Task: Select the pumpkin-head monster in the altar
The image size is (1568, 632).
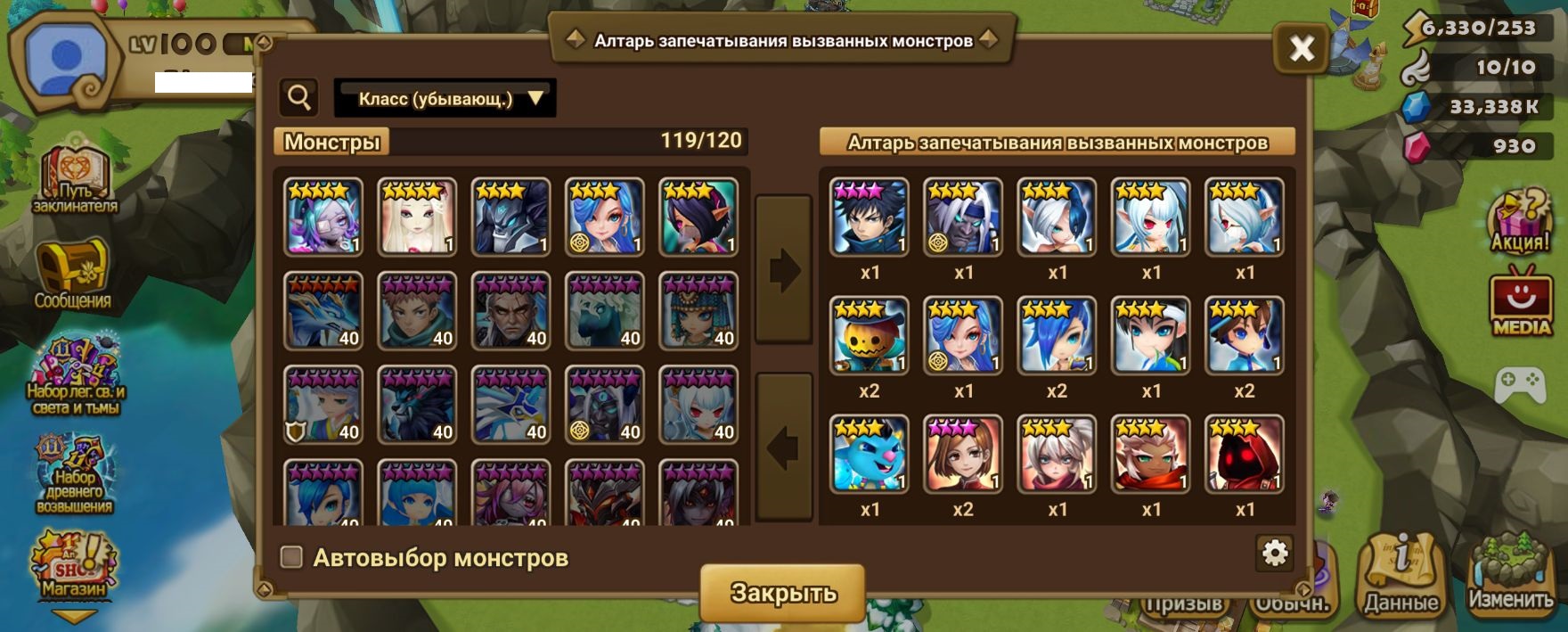Action: tap(870, 336)
